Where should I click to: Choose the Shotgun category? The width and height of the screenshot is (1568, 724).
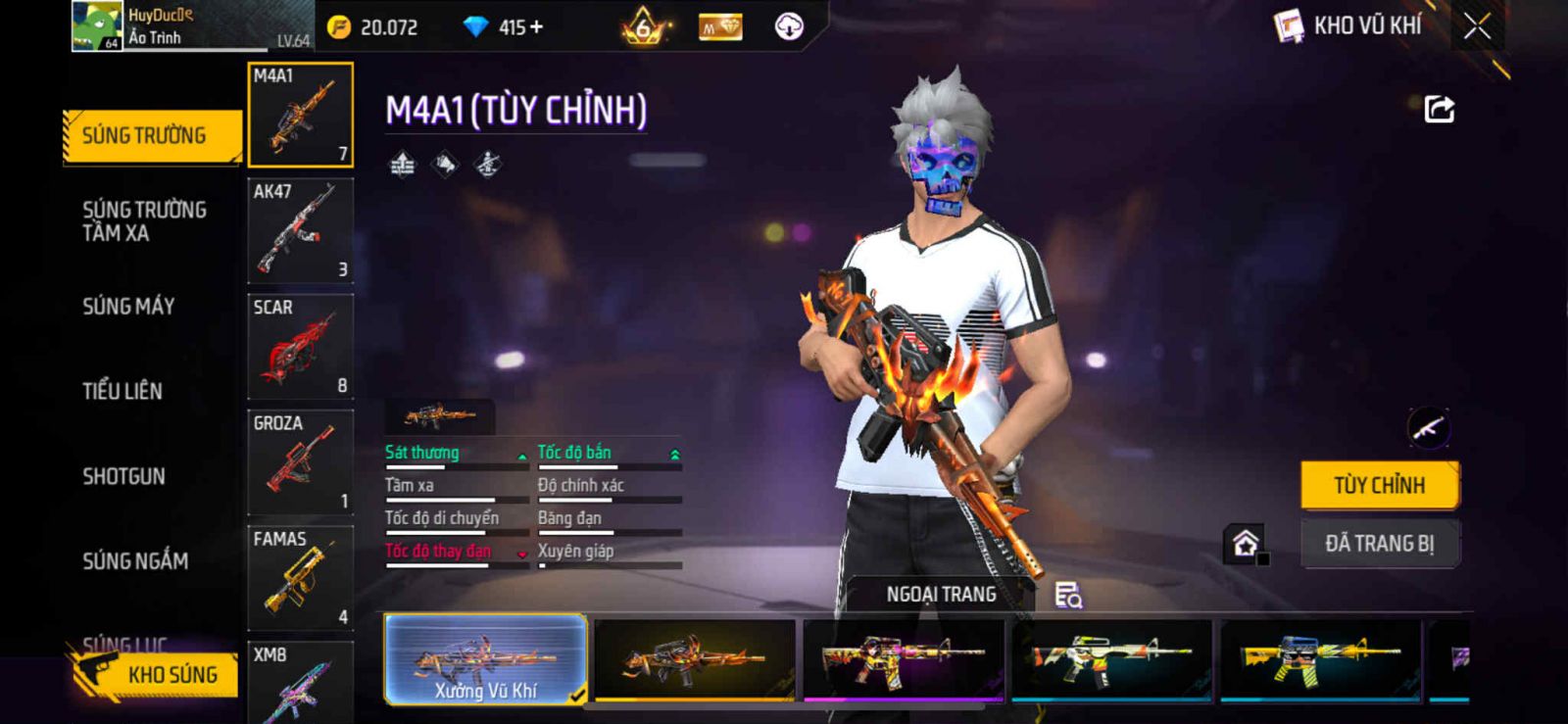click(x=123, y=476)
